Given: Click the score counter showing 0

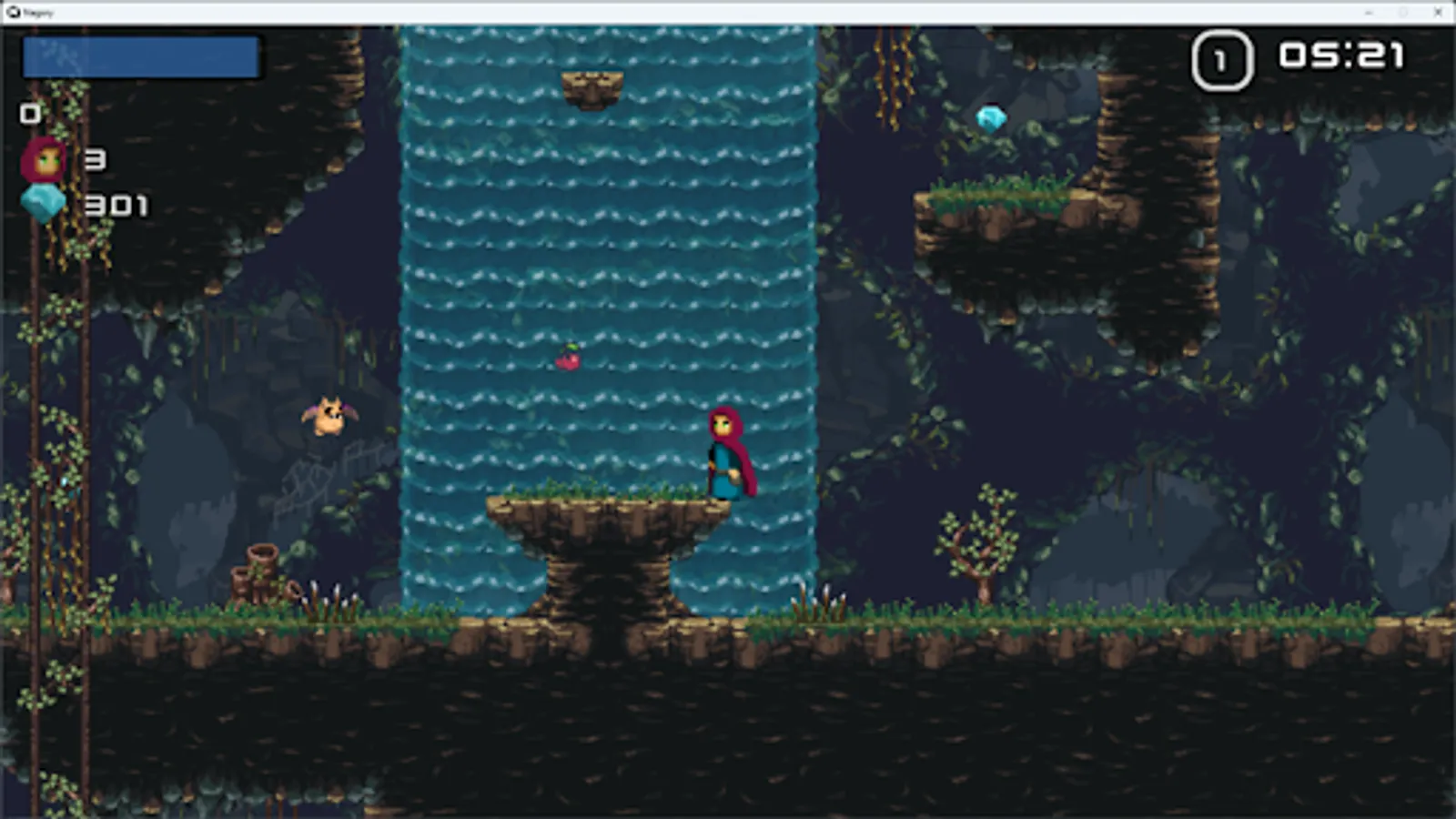Looking at the screenshot, I should pyautogui.click(x=28, y=114).
